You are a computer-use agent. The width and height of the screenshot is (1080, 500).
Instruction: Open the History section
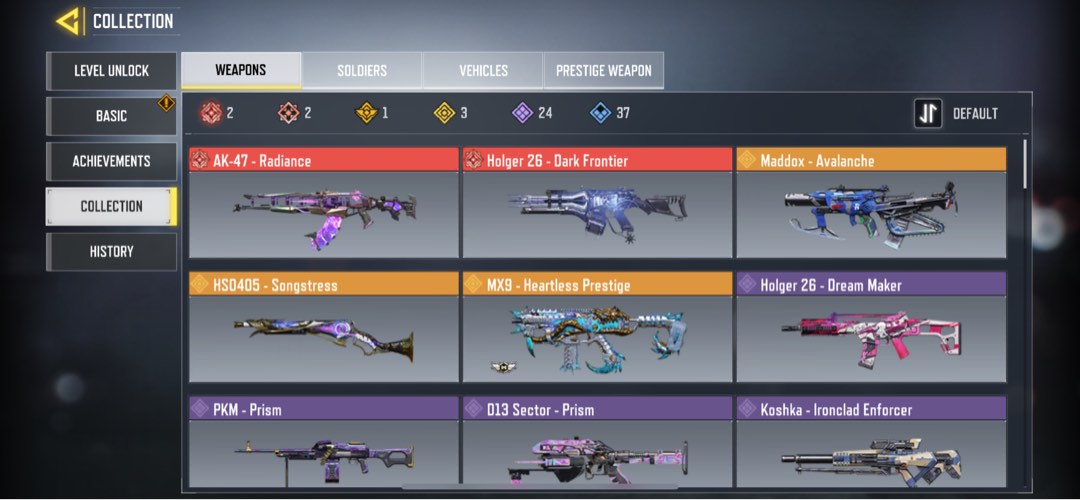pyautogui.click(x=111, y=251)
